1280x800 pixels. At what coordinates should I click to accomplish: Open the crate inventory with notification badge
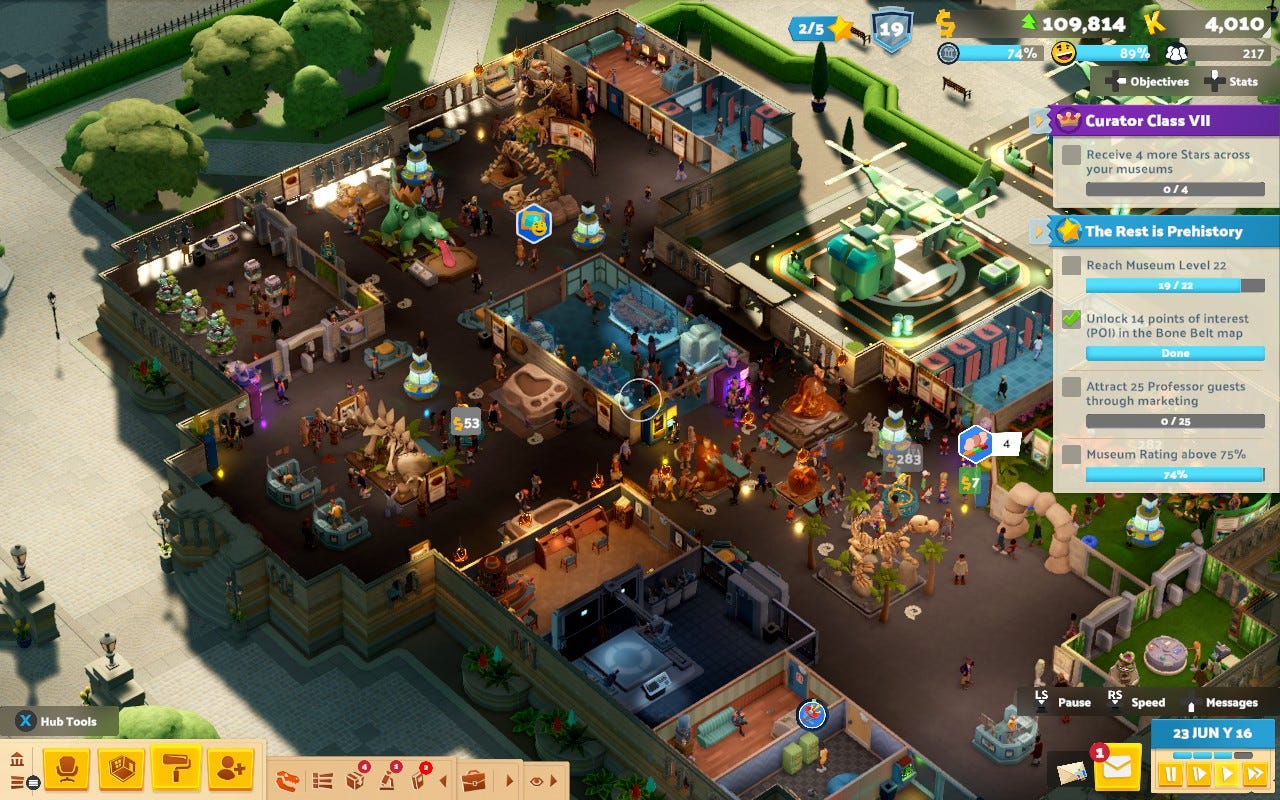(x=355, y=779)
